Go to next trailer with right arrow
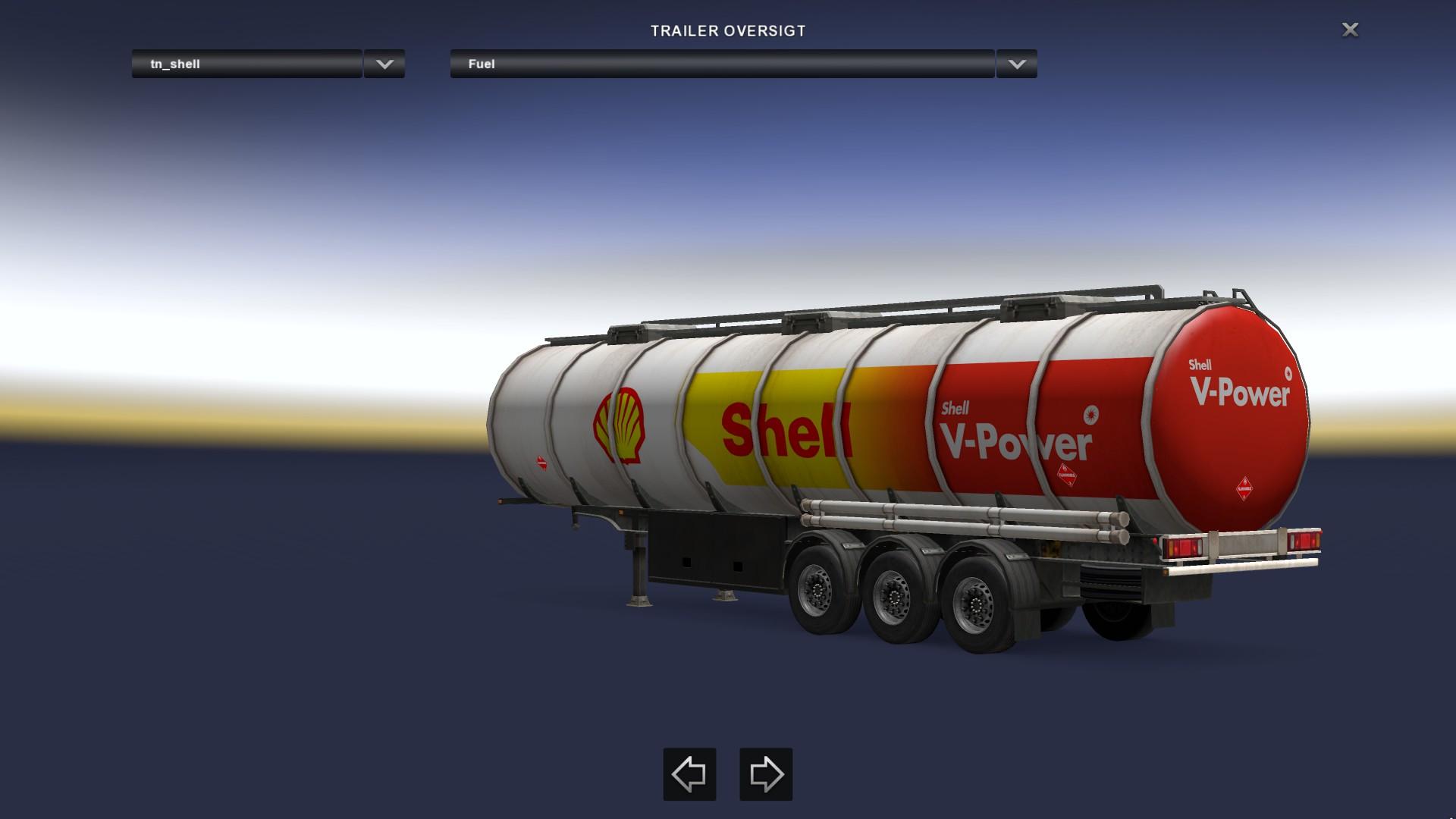Image resolution: width=1456 pixels, height=819 pixels. click(x=766, y=774)
